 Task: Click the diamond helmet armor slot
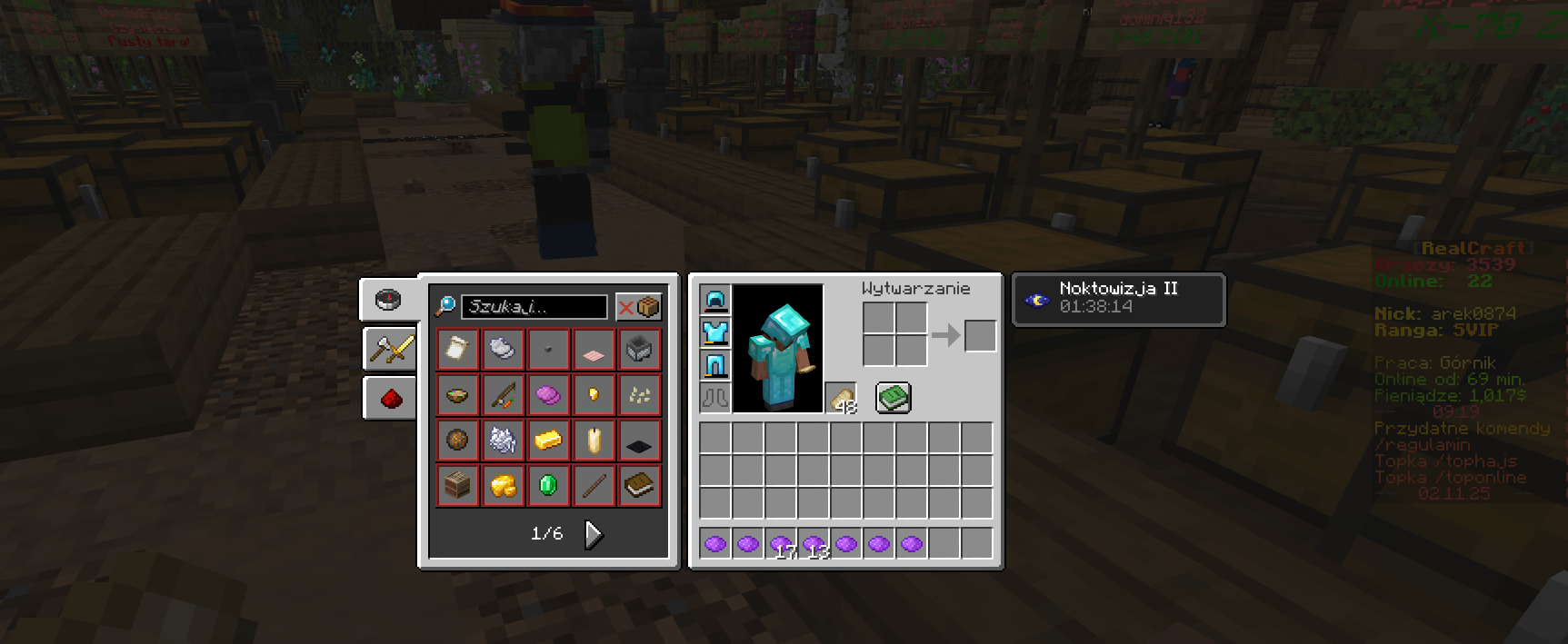pos(715,300)
